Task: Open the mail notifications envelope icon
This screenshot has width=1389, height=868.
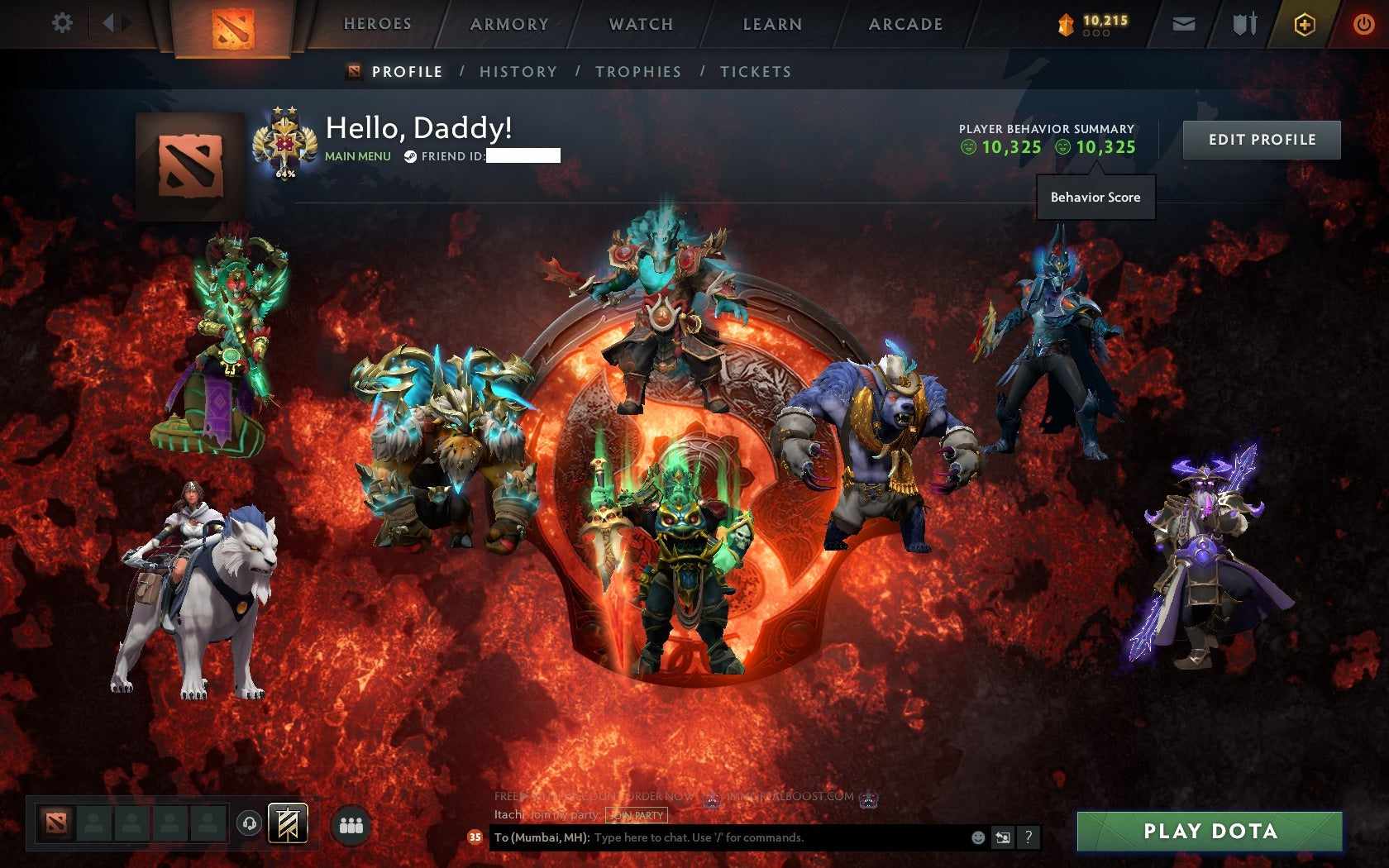Action: [x=1184, y=24]
